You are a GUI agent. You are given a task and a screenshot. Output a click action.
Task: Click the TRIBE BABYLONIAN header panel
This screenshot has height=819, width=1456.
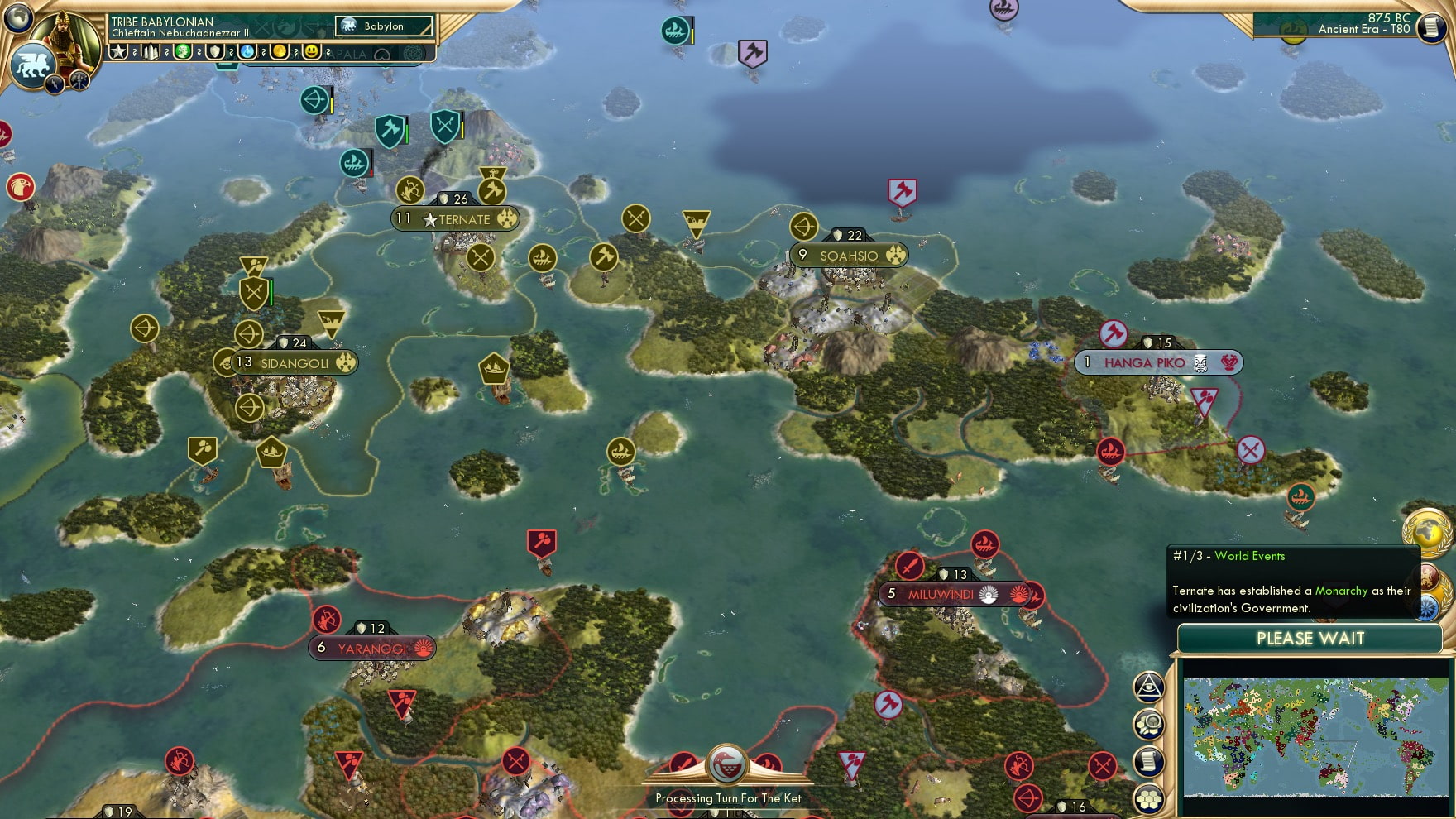pos(162,22)
